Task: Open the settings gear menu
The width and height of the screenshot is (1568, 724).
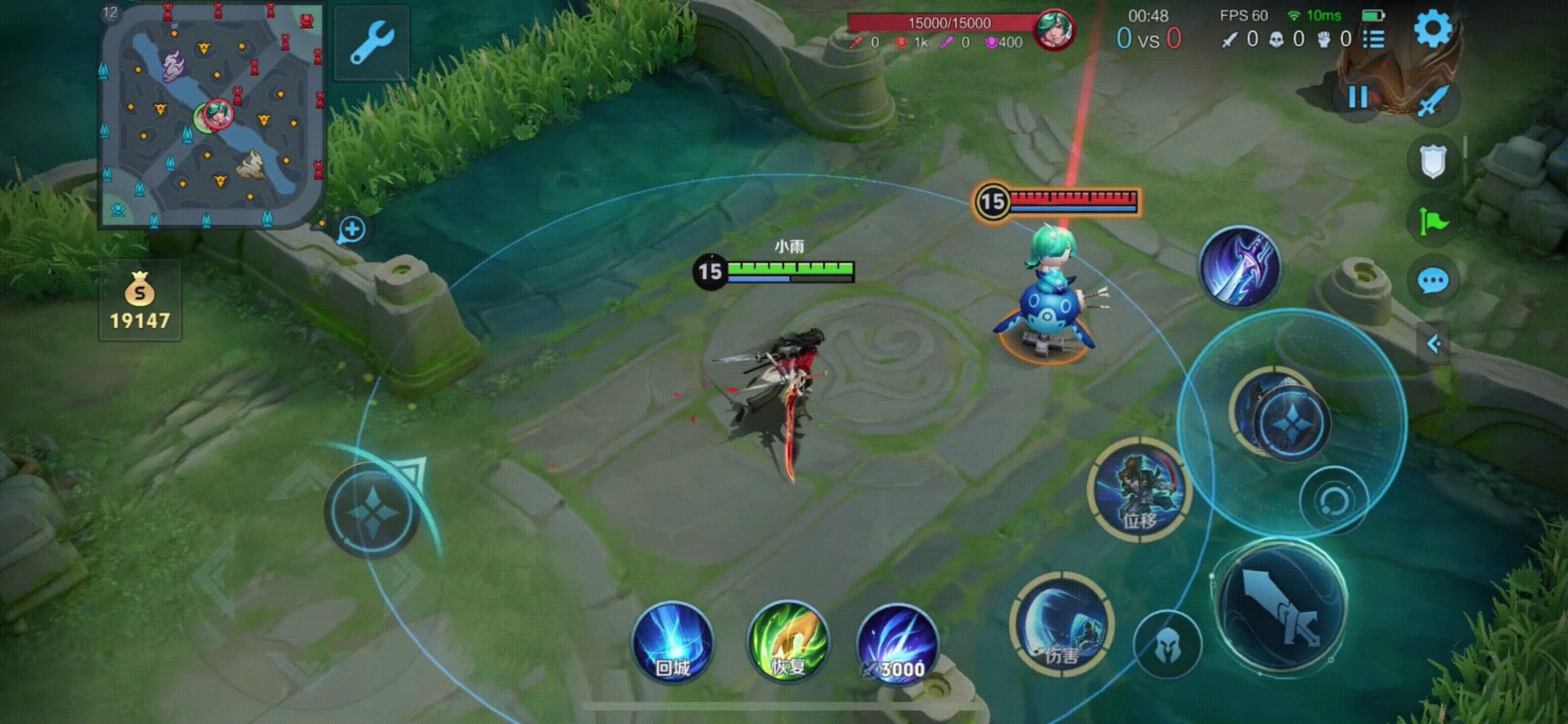Action: (1433, 29)
